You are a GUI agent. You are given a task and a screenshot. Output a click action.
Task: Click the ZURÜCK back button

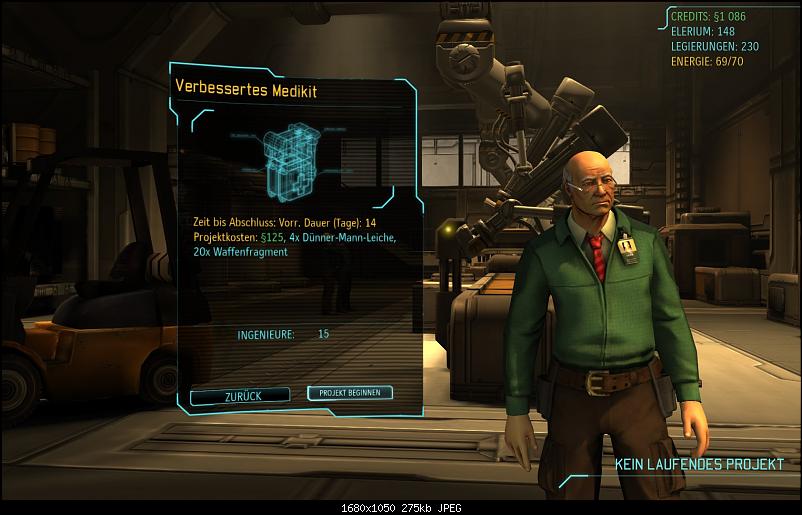coord(240,396)
